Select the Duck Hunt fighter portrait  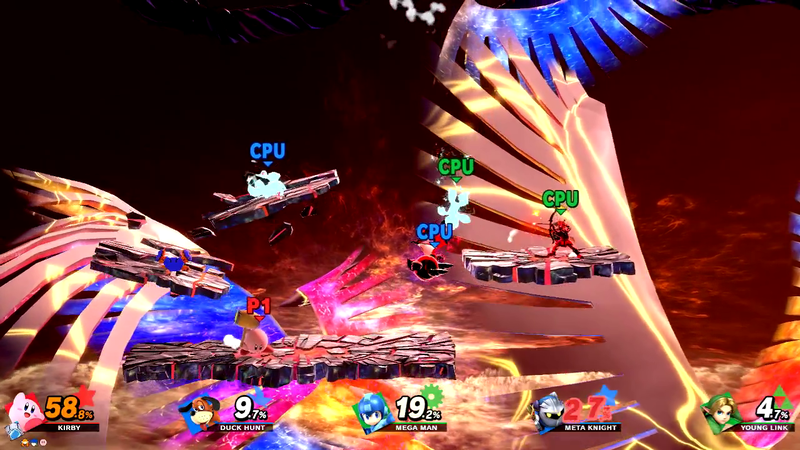pyautogui.click(x=199, y=411)
